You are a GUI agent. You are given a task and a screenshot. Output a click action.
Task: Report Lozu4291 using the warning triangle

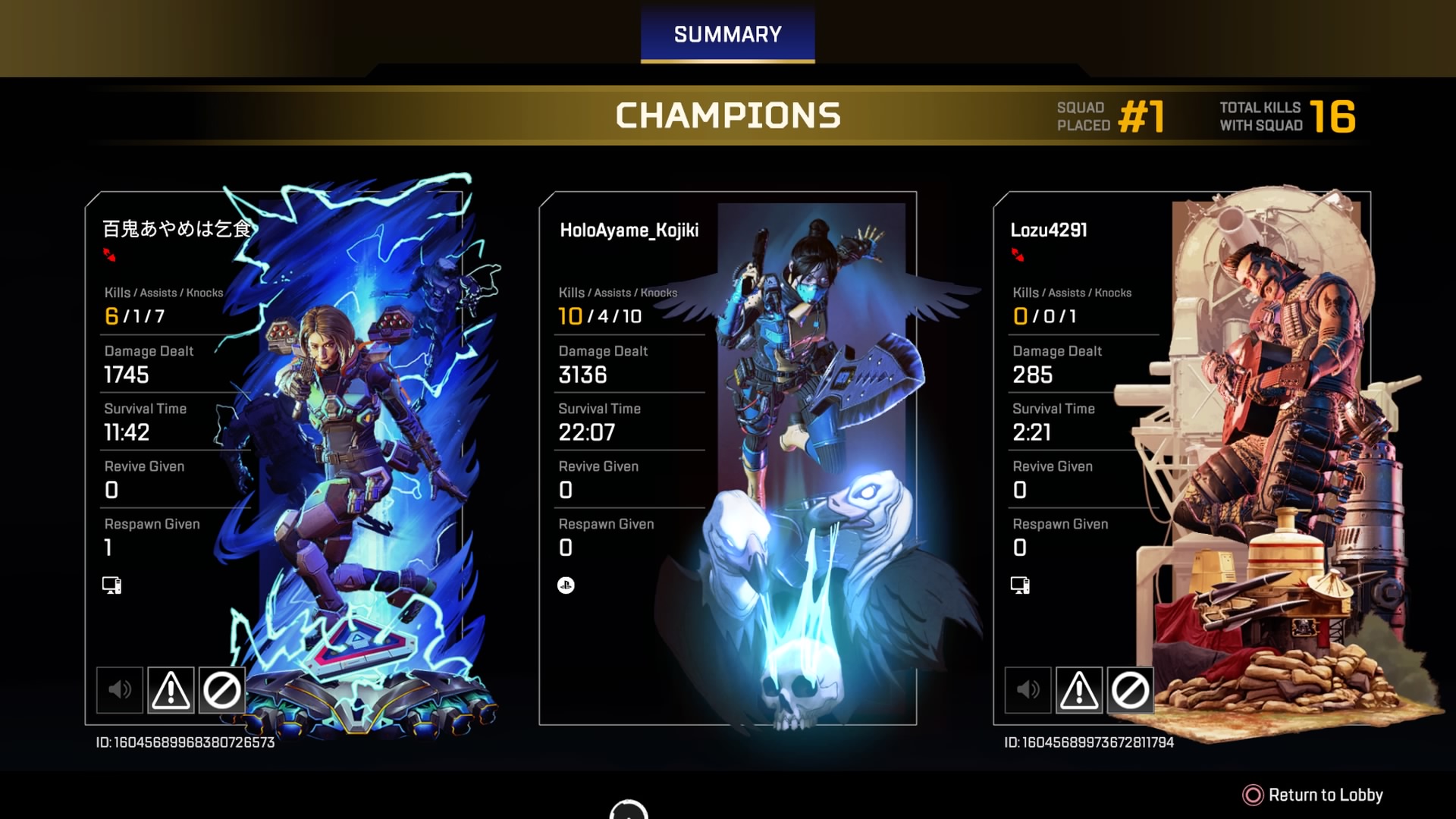click(x=1079, y=690)
